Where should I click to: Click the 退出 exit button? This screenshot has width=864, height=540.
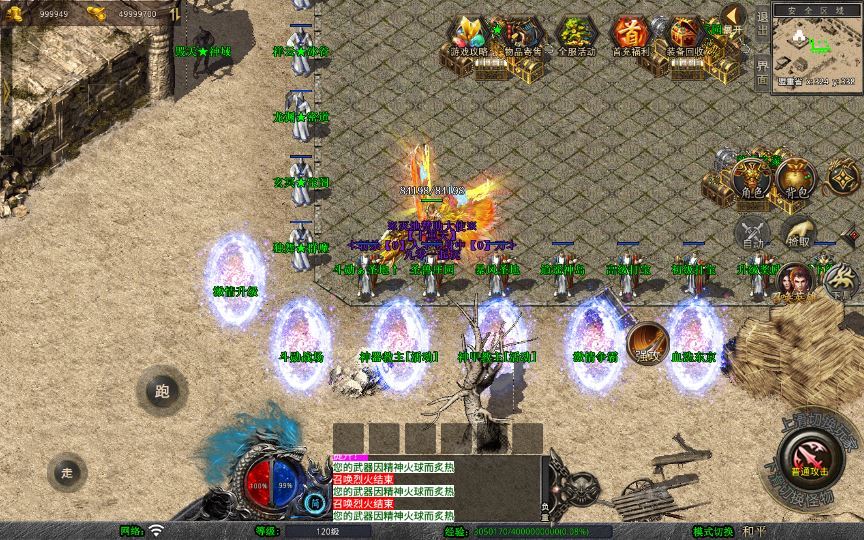coord(762,22)
